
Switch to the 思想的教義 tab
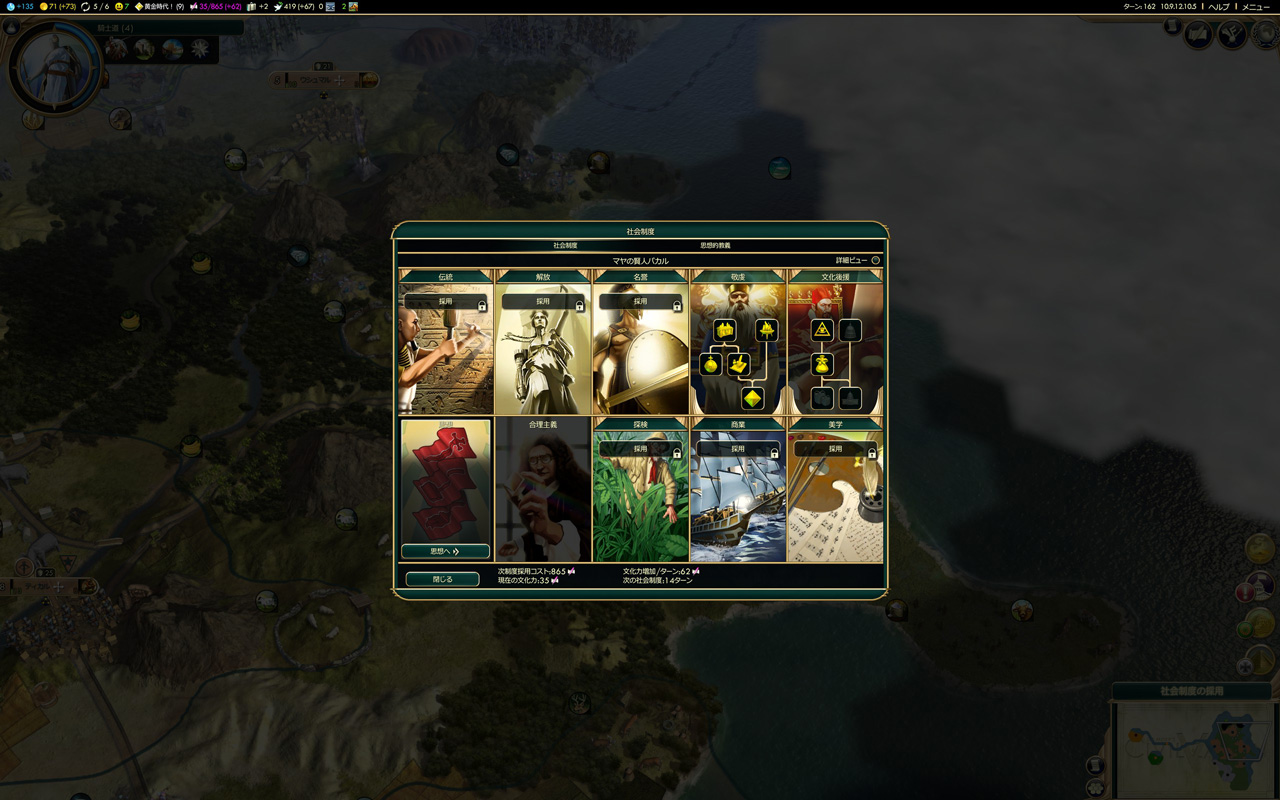click(x=714, y=245)
